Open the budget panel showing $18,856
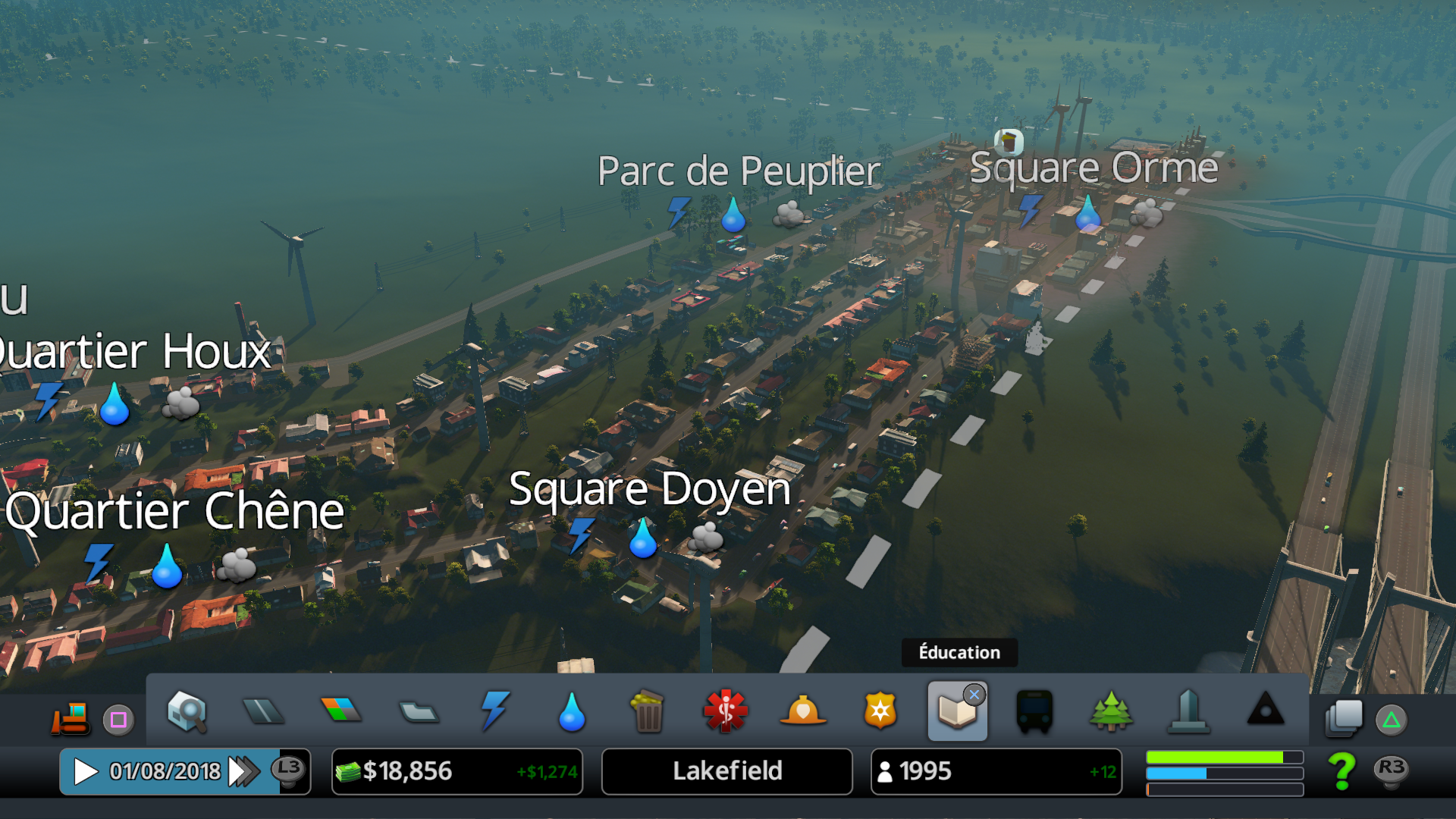The image size is (1456, 819). tap(457, 772)
